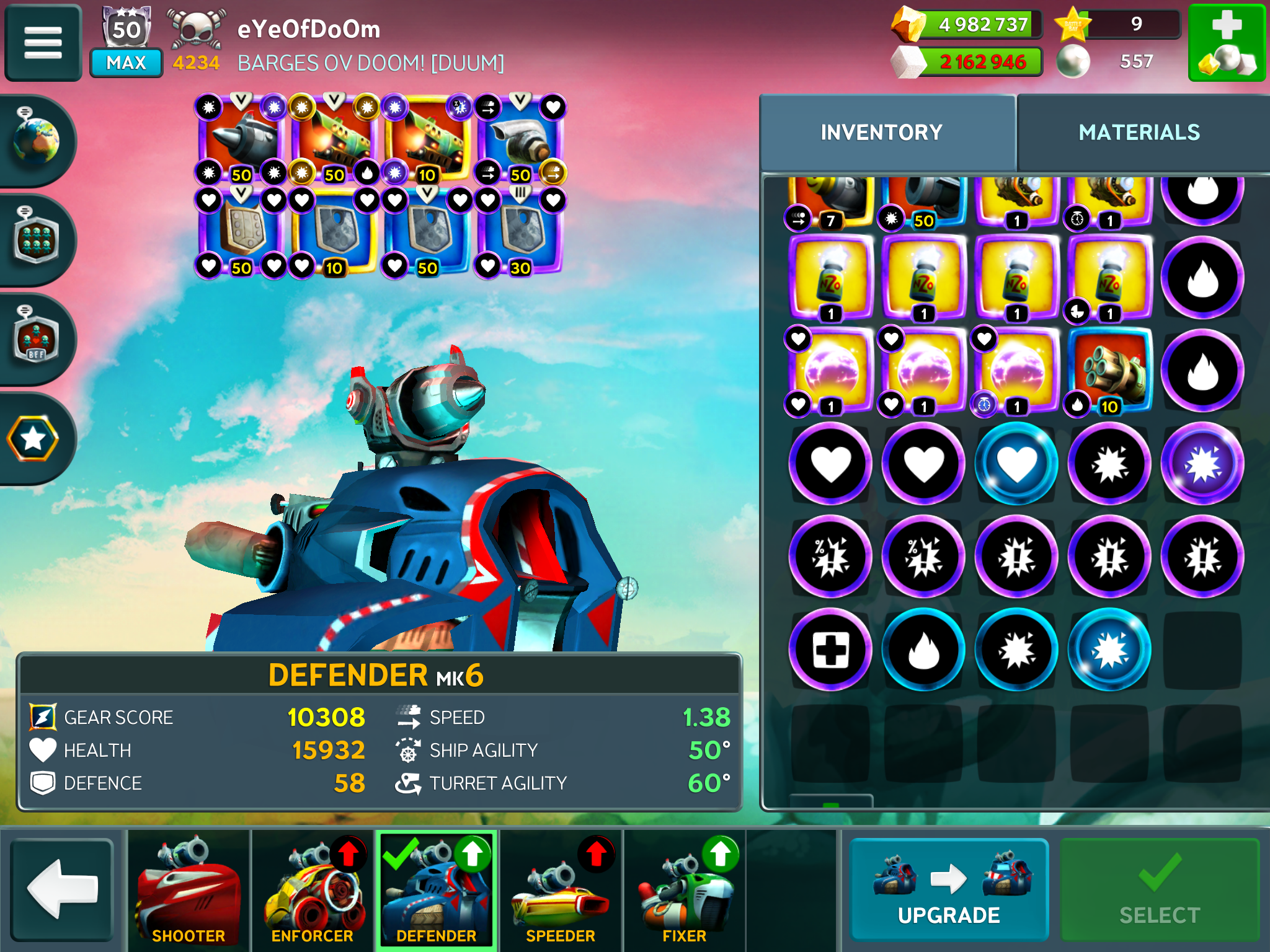Choose the Enforcer ship
Image resolution: width=1270 pixels, height=952 pixels.
(x=313, y=890)
